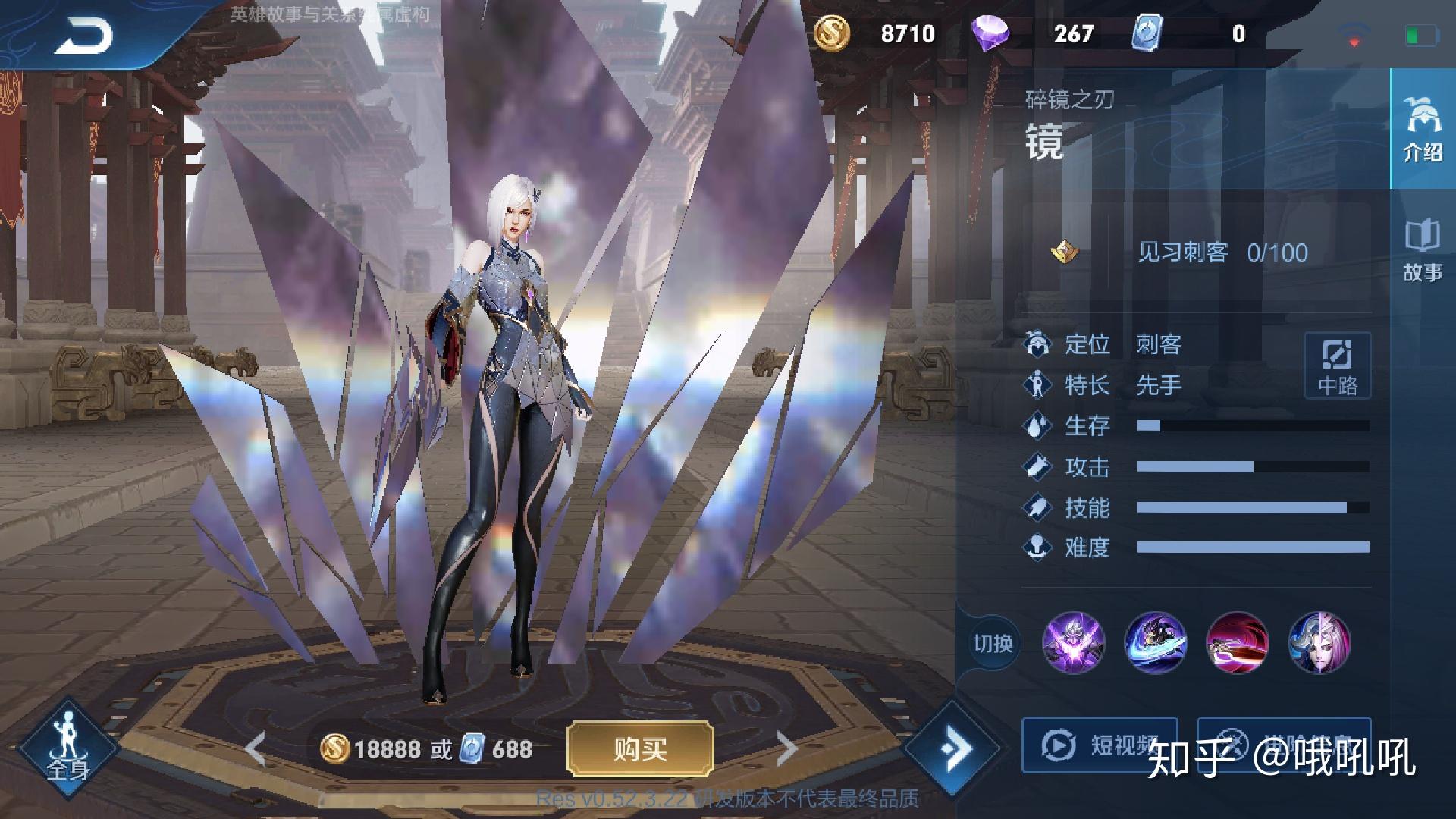Buy the hero with the 购买 button
This screenshot has width=1456, height=819.
pyautogui.click(x=640, y=749)
